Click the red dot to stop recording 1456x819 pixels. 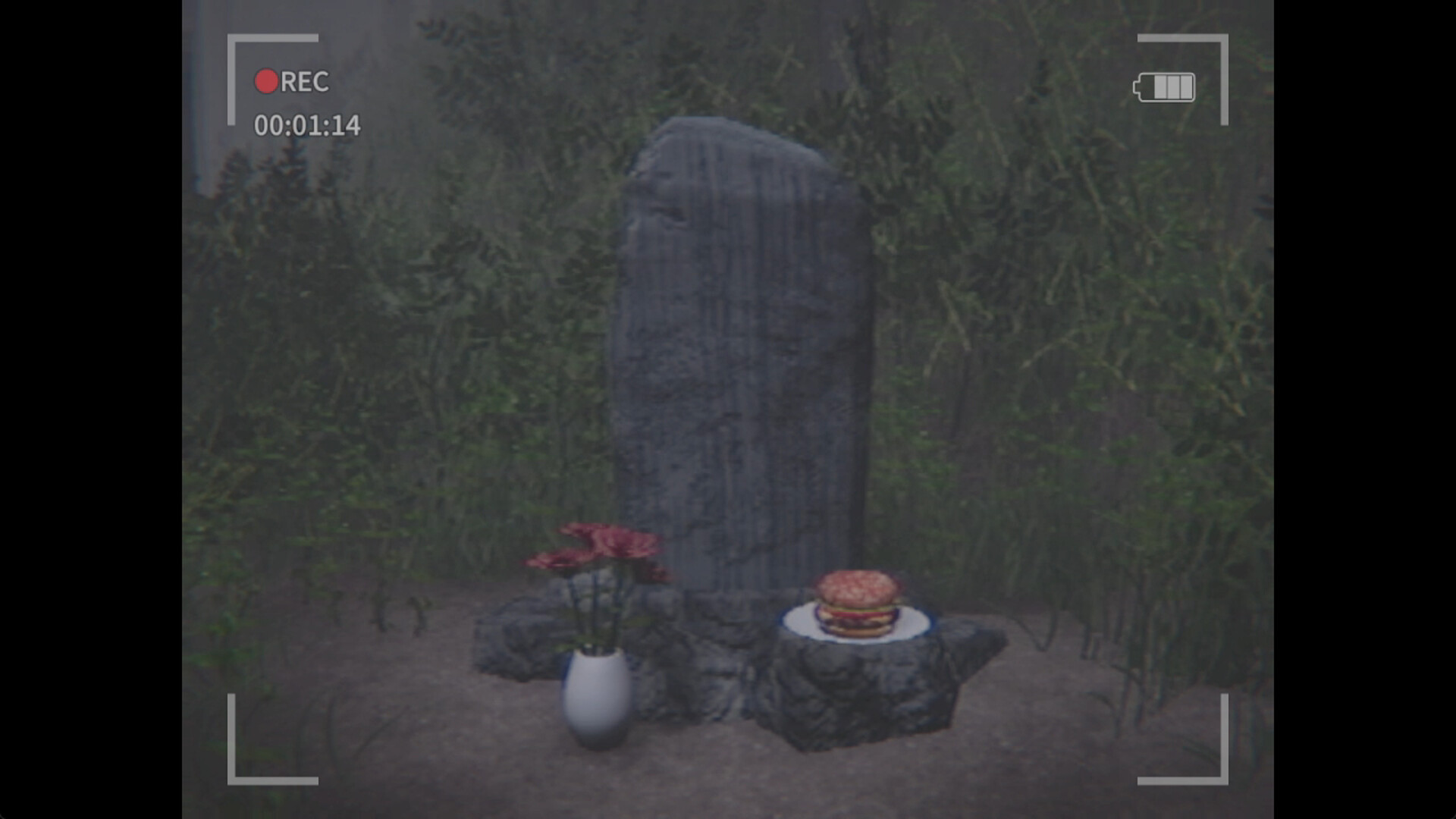pyautogui.click(x=267, y=82)
